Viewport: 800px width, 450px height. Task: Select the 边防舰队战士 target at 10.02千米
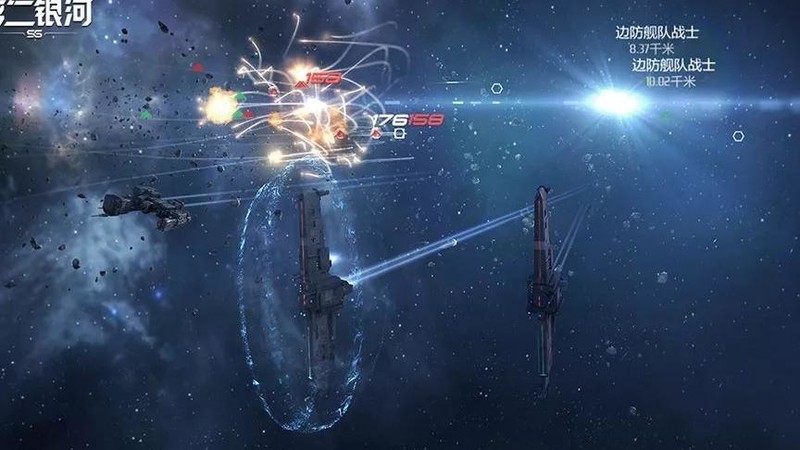click(672, 65)
